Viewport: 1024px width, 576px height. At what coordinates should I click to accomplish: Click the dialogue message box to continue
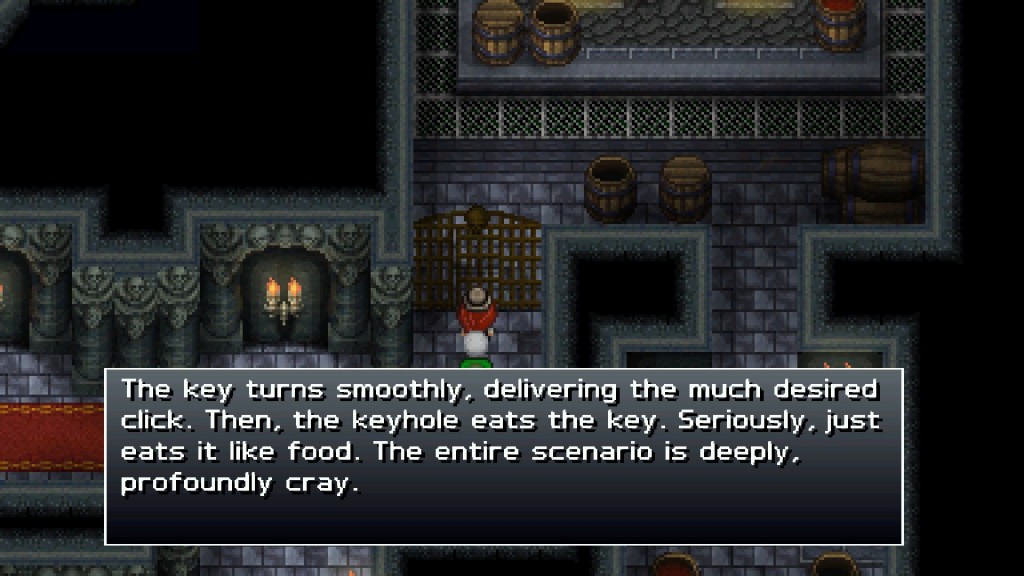click(x=504, y=456)
